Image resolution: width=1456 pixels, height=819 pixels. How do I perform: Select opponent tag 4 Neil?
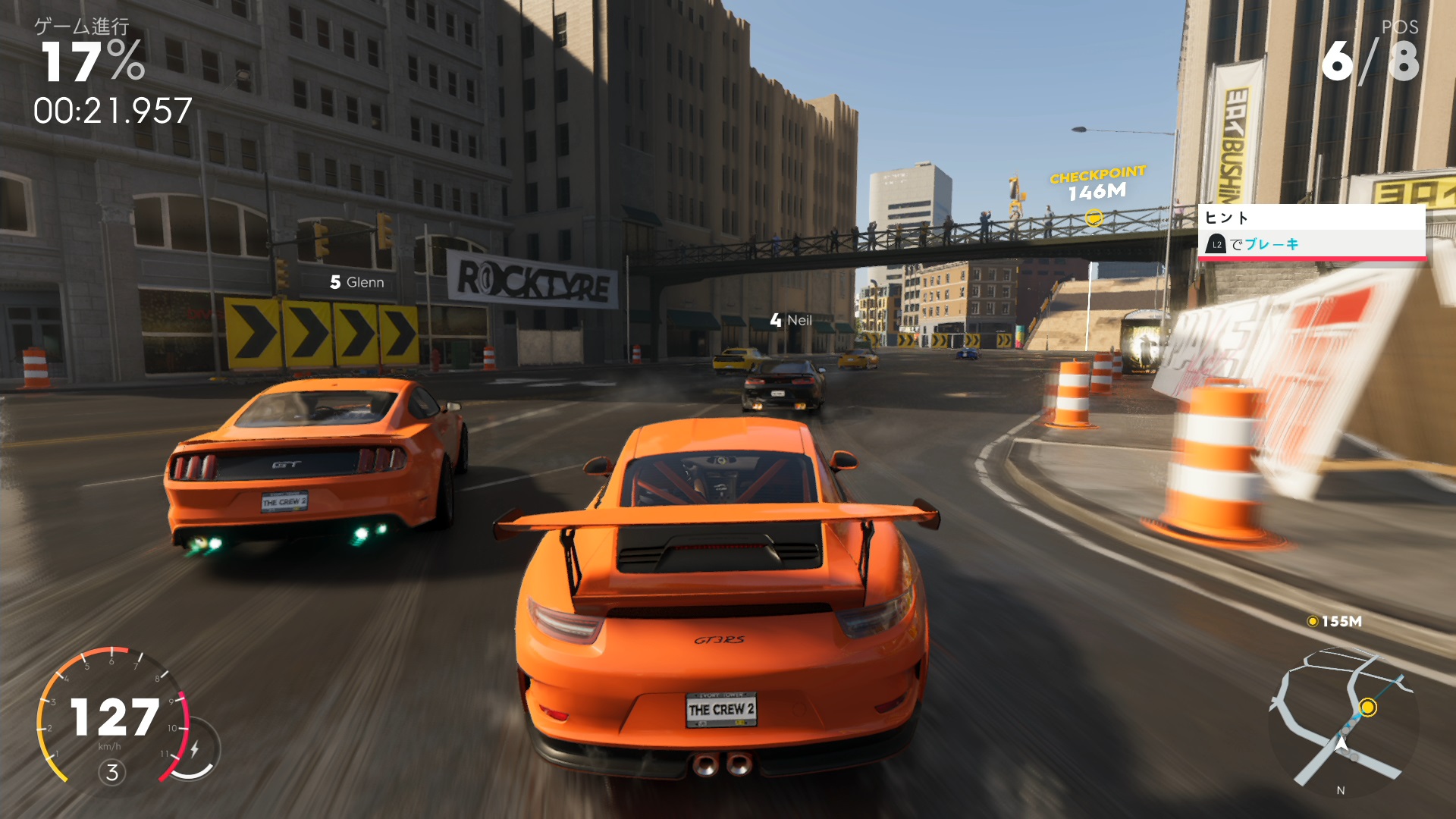tap(791, 321)
